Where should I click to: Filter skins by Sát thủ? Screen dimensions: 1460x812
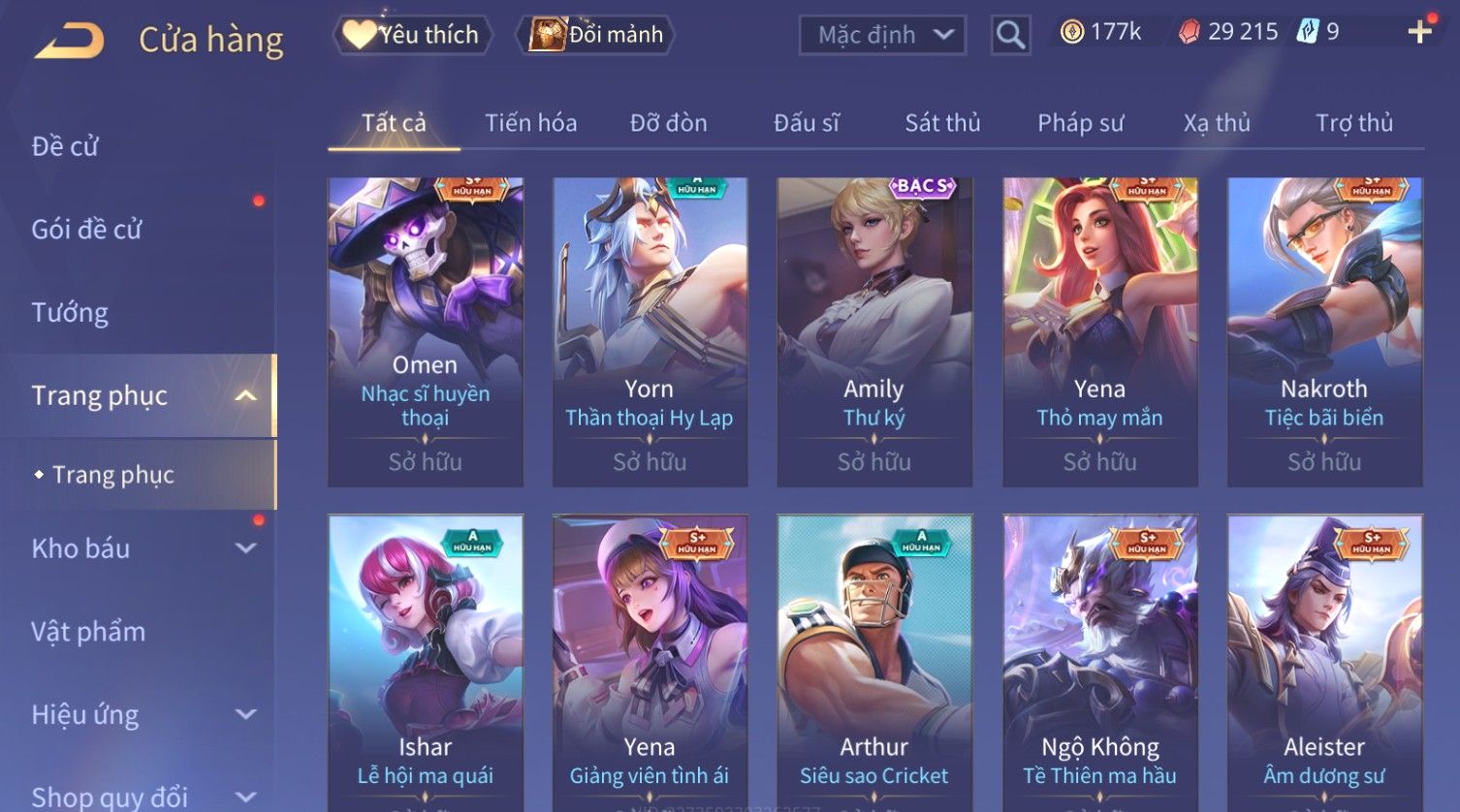point(942,123)
